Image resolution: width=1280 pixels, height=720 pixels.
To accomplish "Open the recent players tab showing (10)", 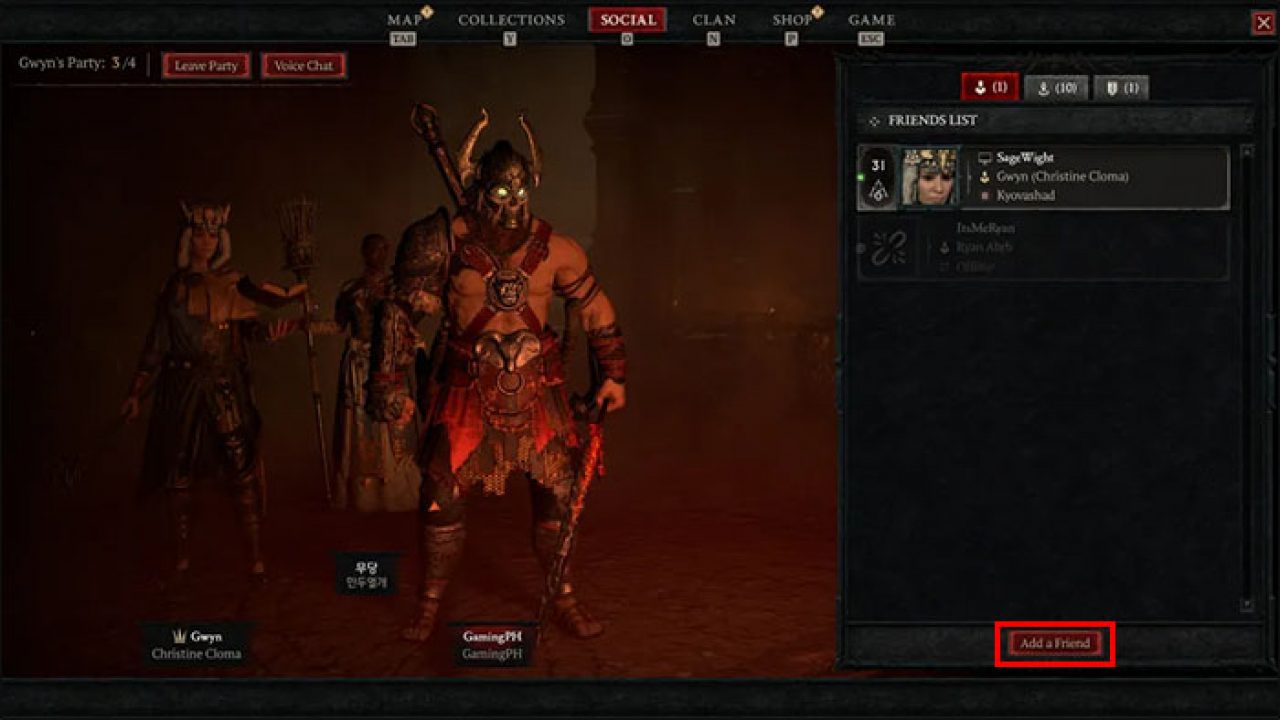I will 1056,88.
